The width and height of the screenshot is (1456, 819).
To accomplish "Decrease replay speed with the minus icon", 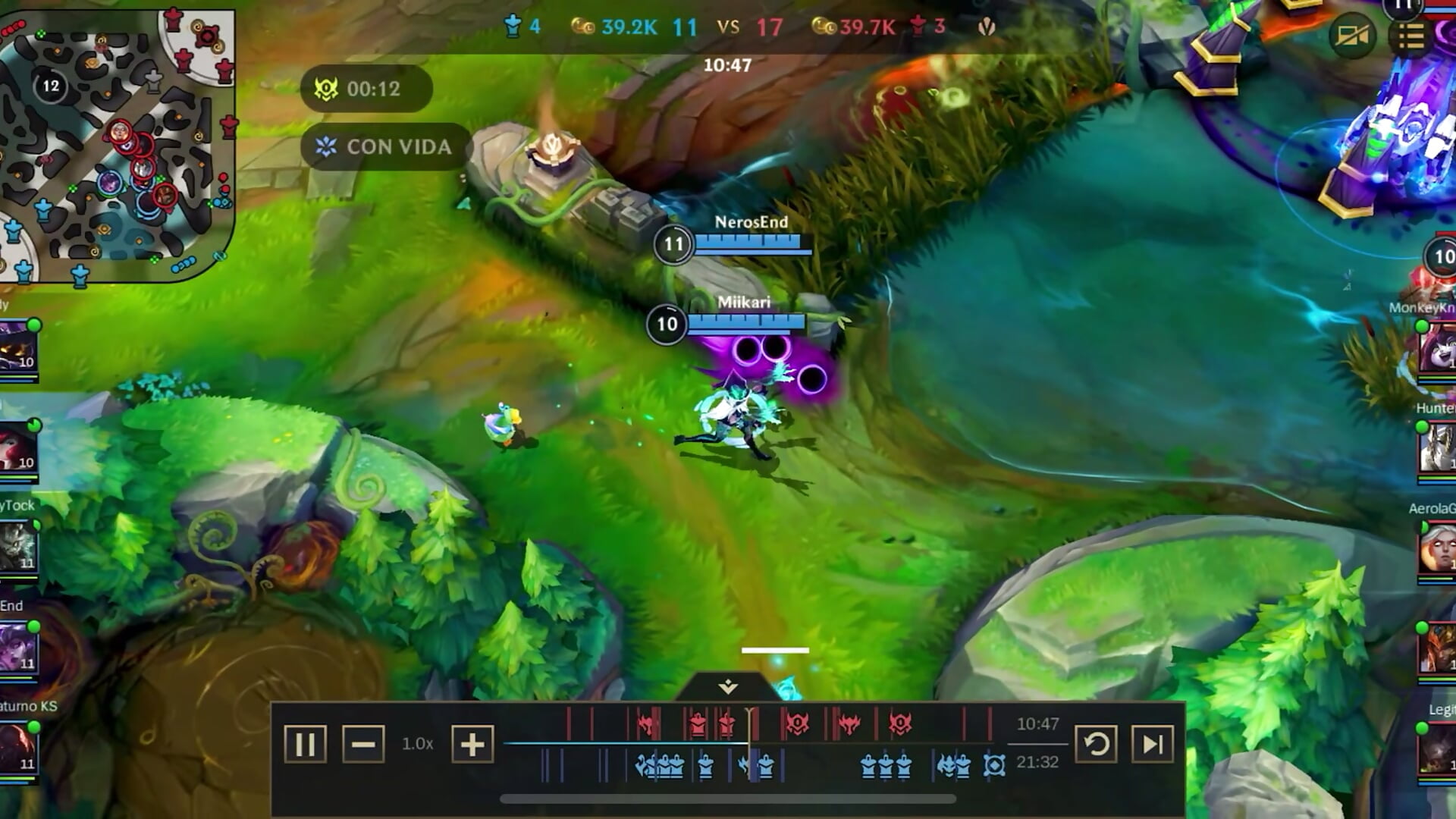I will (x=365, y=745).
